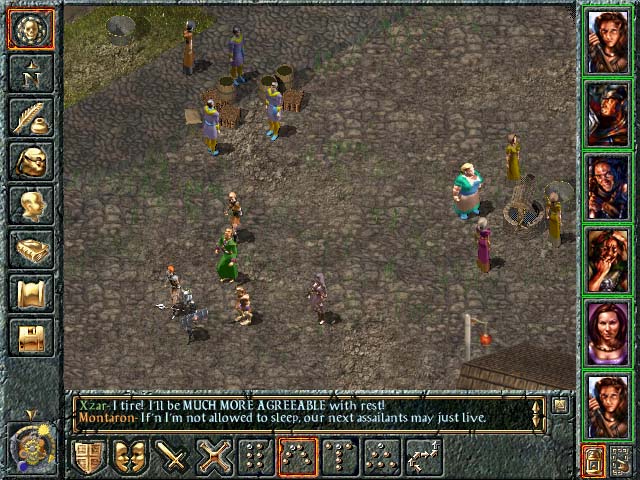Choose the two-masks talk action
This screenshot has width=640, height=480.
pyautogui.click(x=132, y=457)
